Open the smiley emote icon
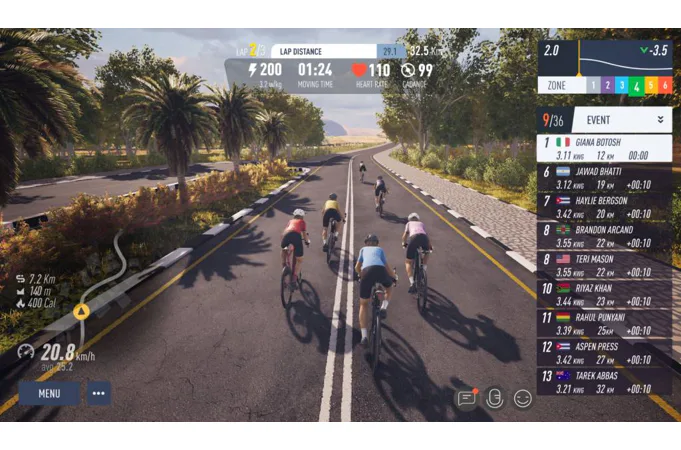The width and height of the screenshot is (681, 450). (x=522, y=397)
